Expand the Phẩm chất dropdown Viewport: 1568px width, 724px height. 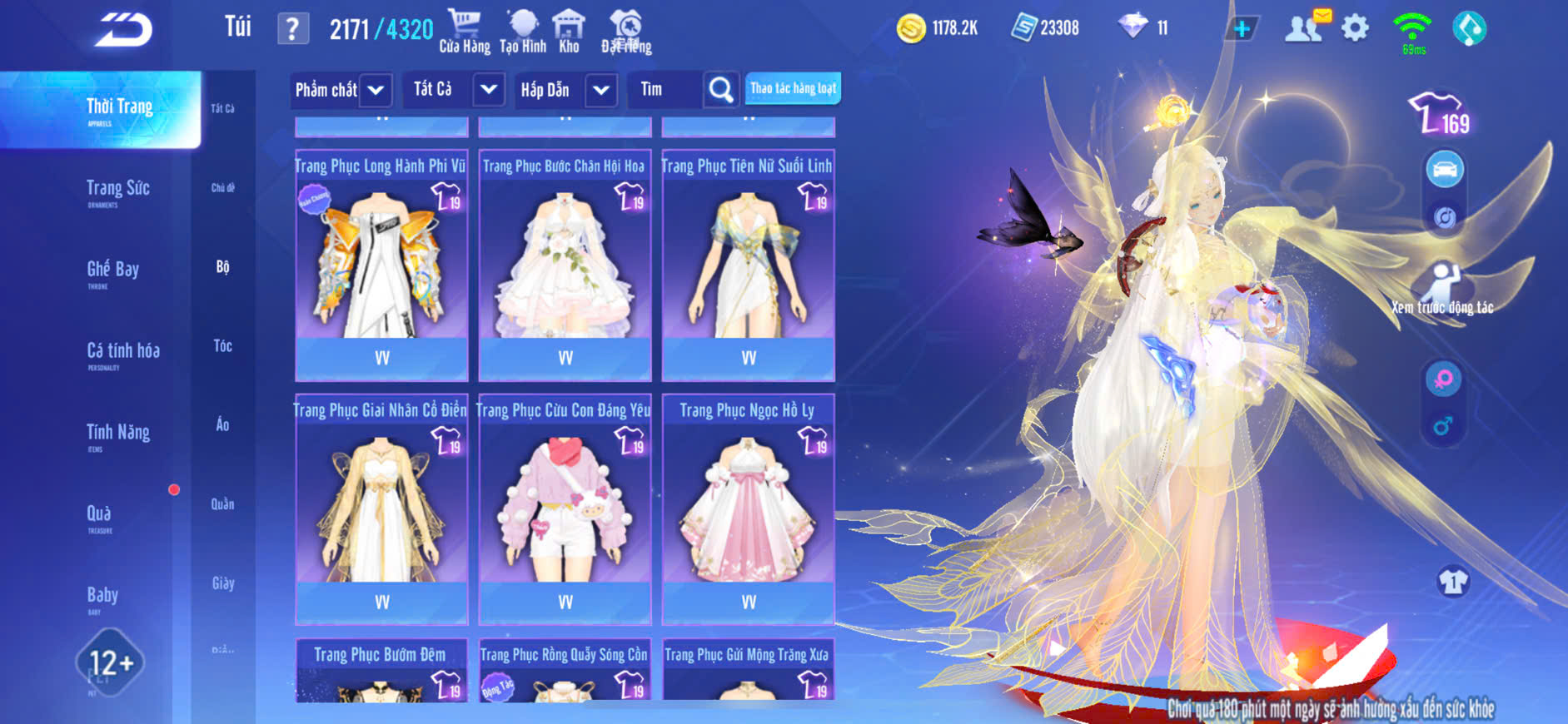point(341,90)
